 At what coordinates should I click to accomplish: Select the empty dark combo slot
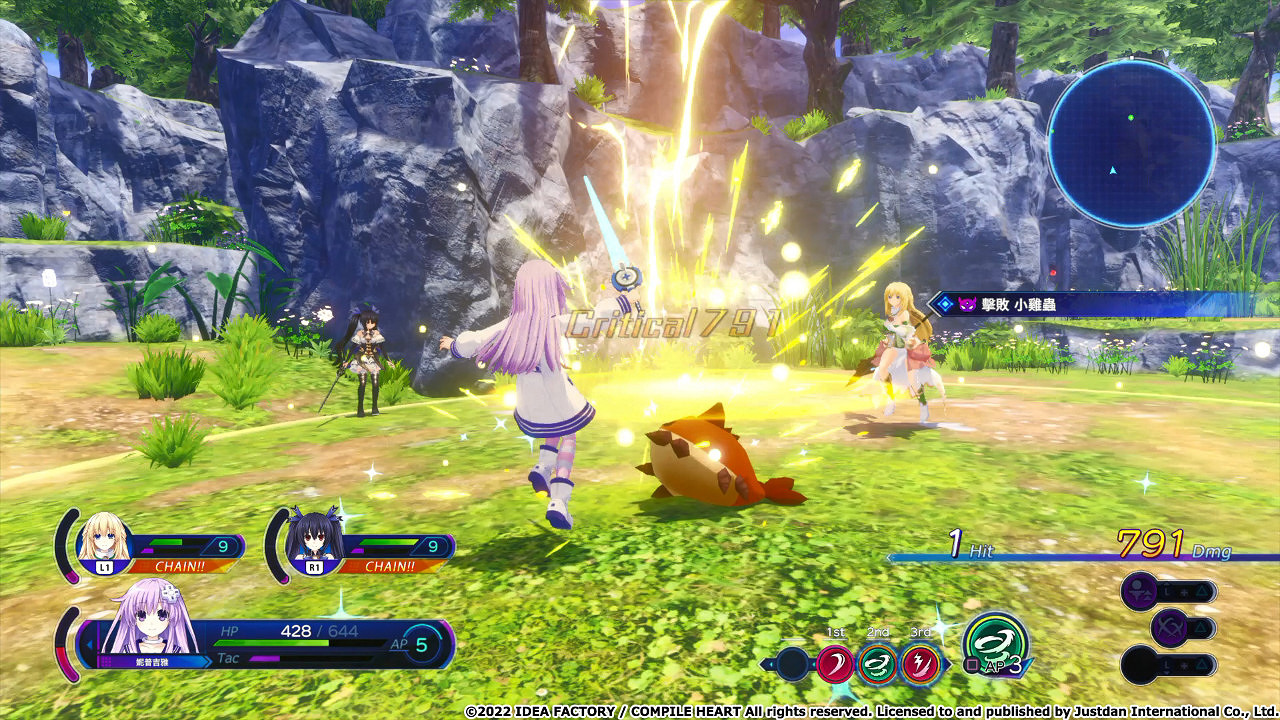[792, 663]
